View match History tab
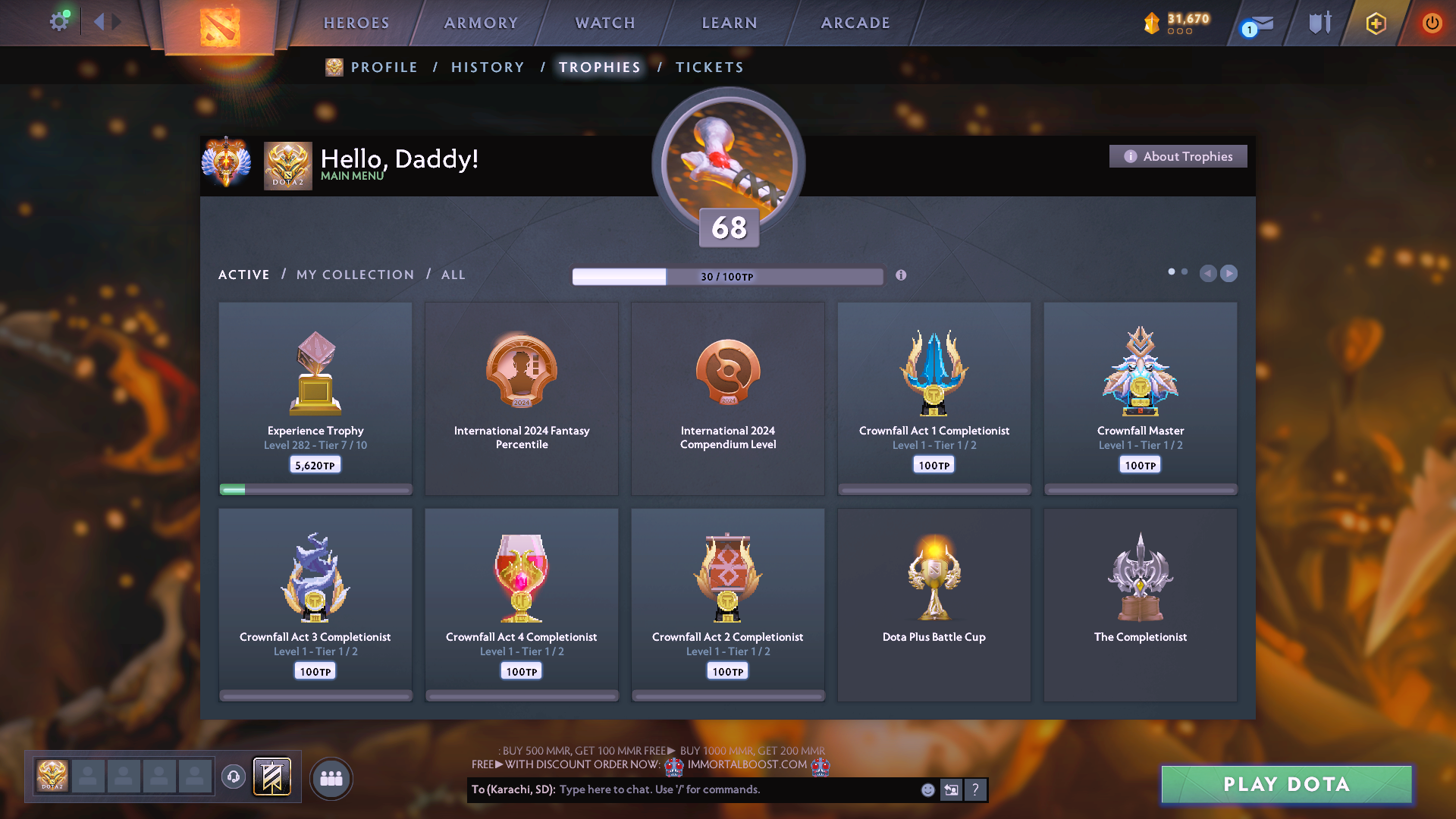Screen dimensions: 1456x819 point(488,67)
